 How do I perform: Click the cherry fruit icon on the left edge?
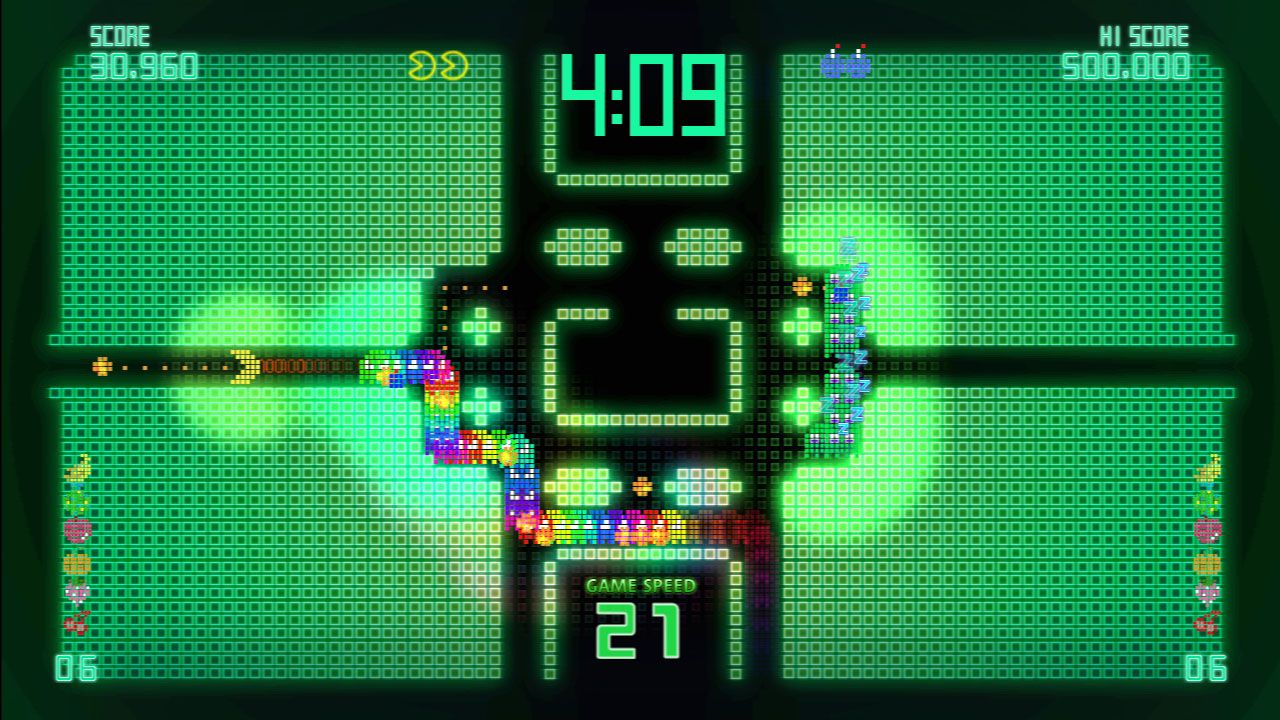[x=77, y=622]
